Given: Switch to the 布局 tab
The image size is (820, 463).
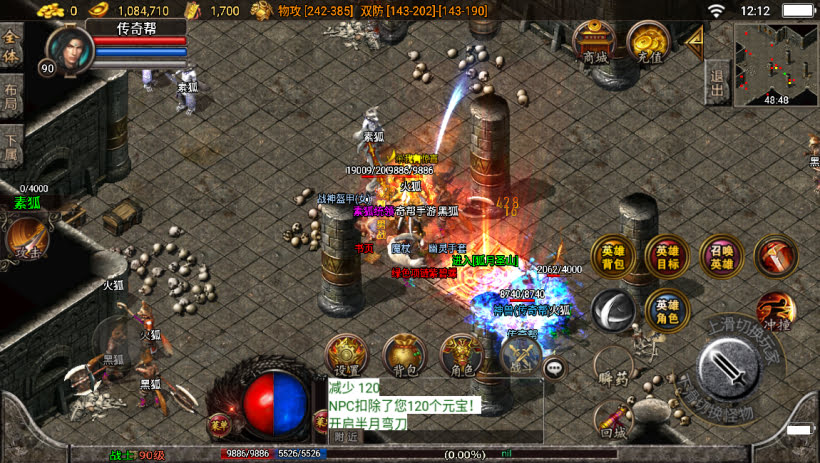Looking at the screenshot, I should click(x=11, y=95).
